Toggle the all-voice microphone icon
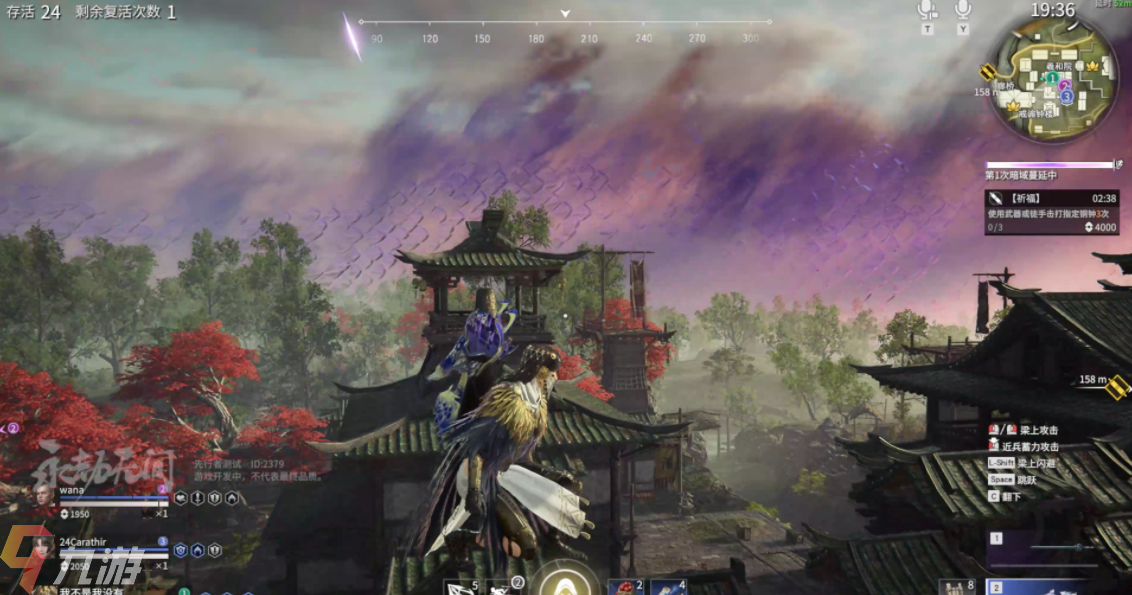 click(x=963, y=10)
